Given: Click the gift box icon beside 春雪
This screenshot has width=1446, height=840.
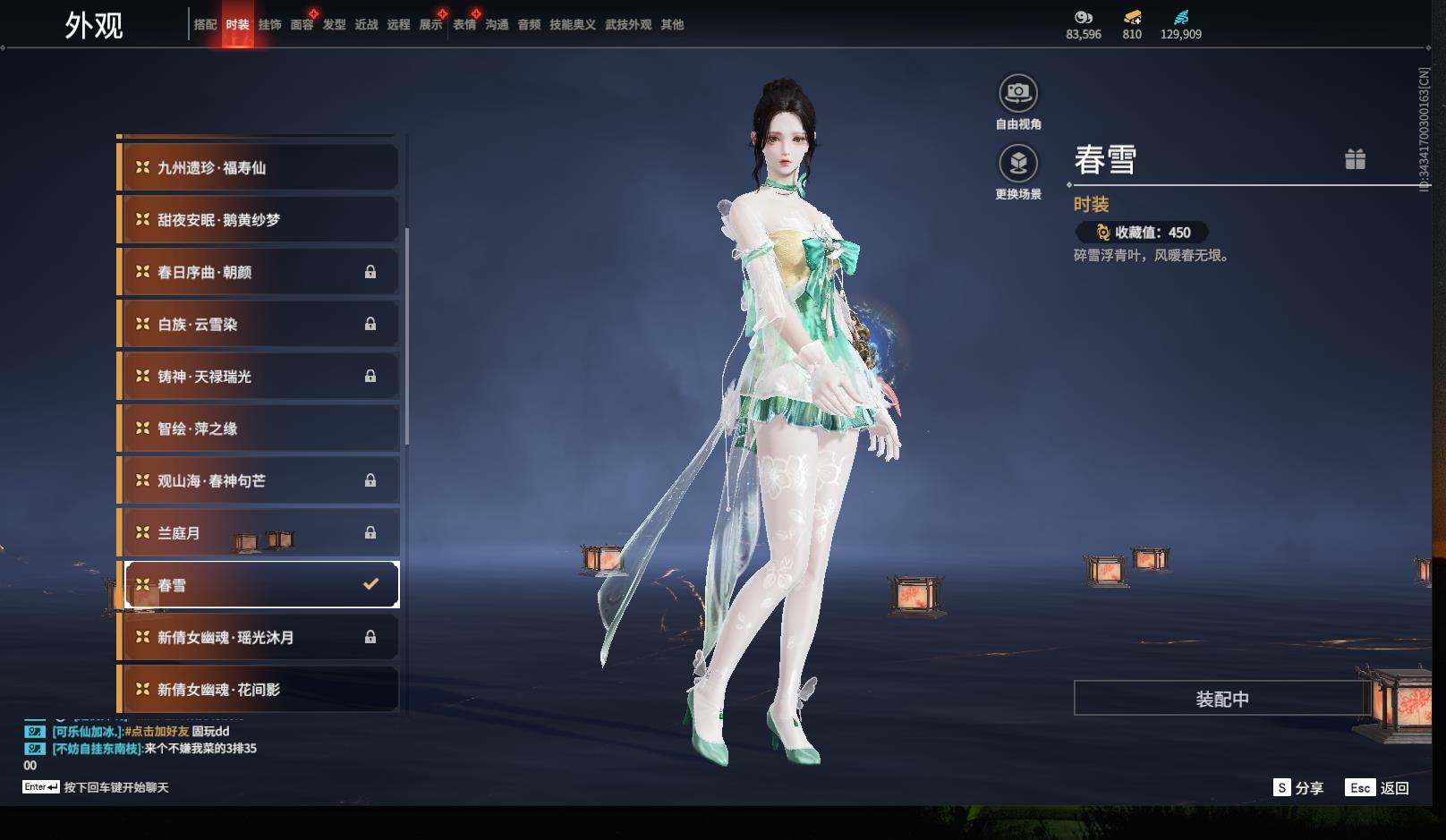Looking at the screenshot, I should (1355, 159).
